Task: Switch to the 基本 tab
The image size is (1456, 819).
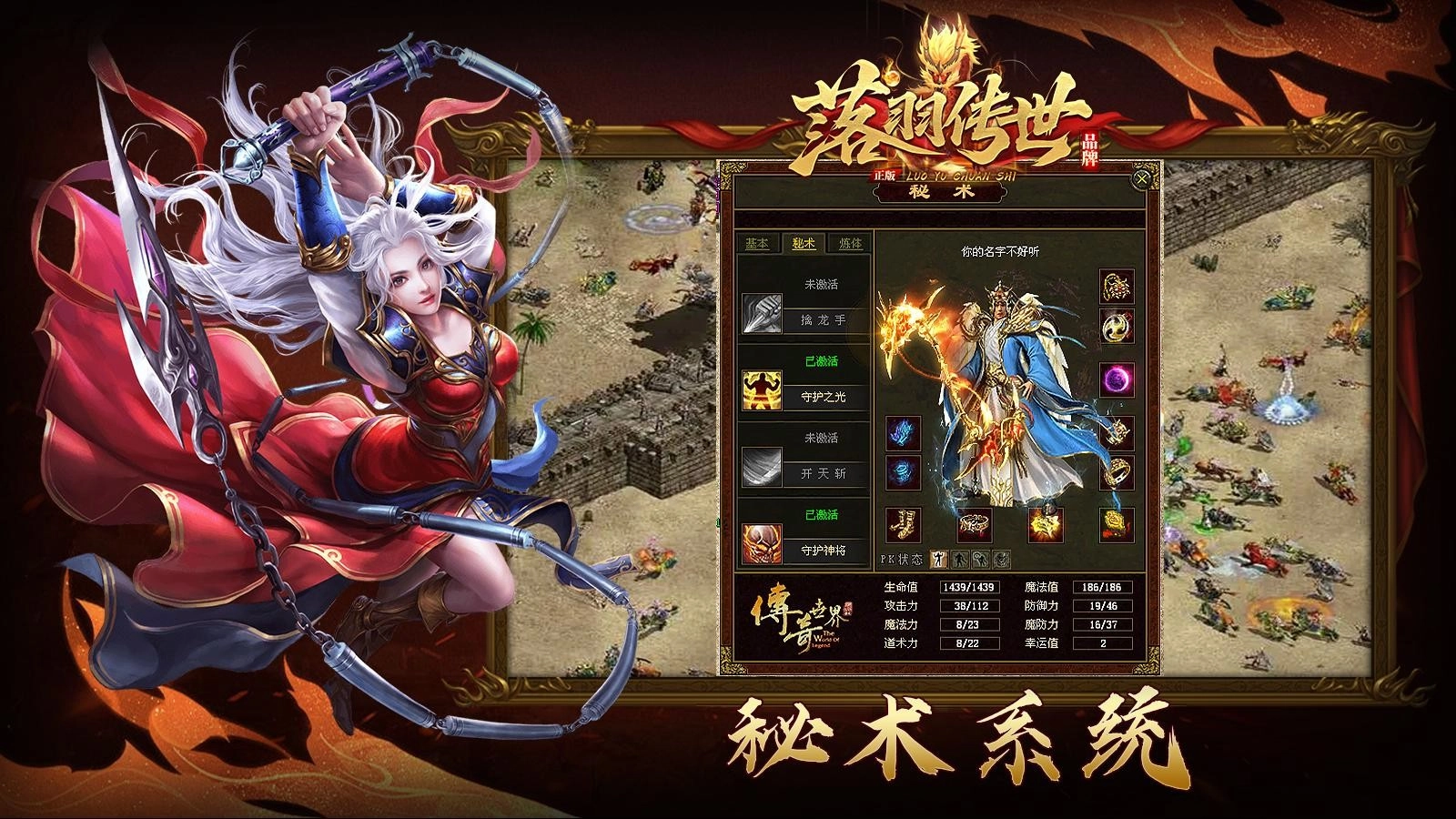Action: click(756, 243)
